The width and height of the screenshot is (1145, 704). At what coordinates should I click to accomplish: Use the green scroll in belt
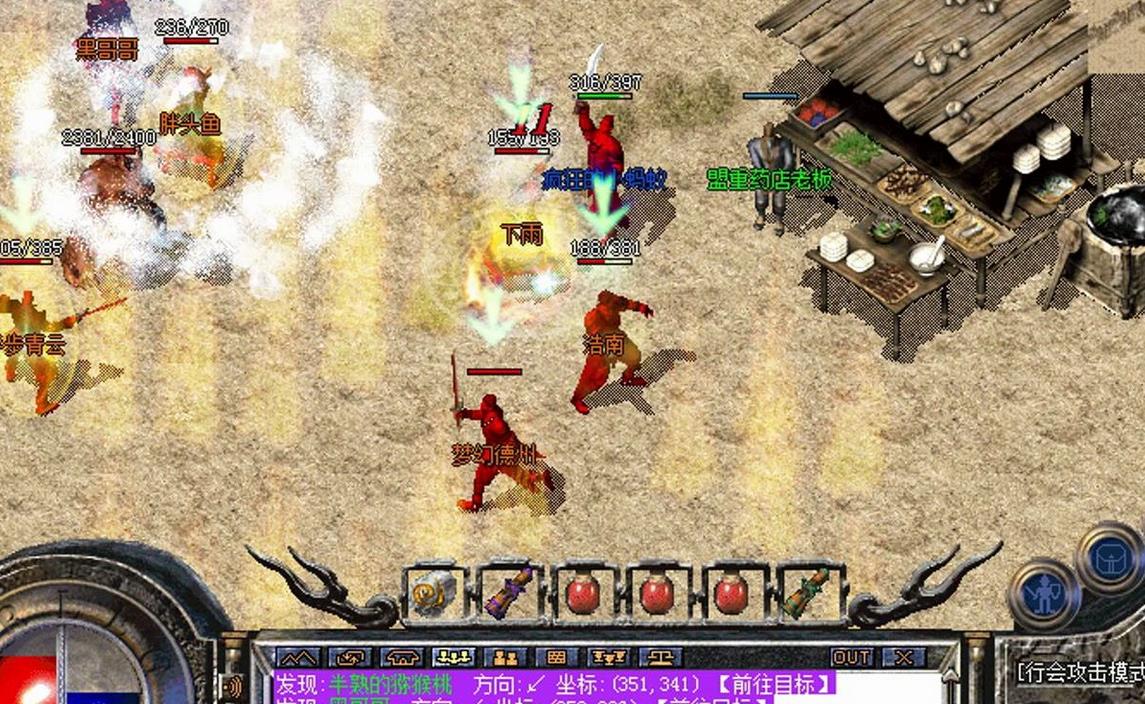coord(805,593)
